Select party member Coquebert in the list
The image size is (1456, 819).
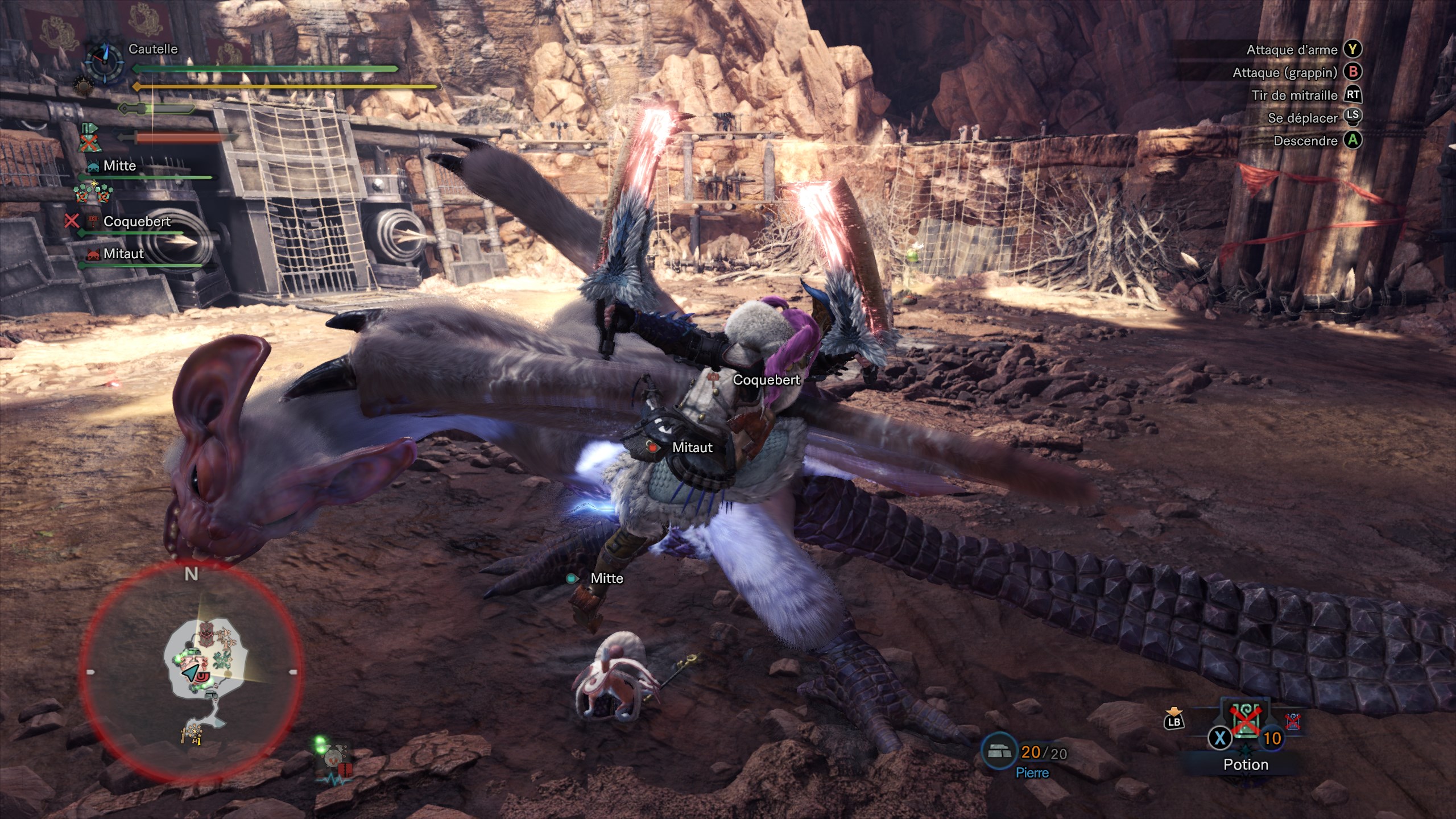pyautogui.click(x=136, y=221)
